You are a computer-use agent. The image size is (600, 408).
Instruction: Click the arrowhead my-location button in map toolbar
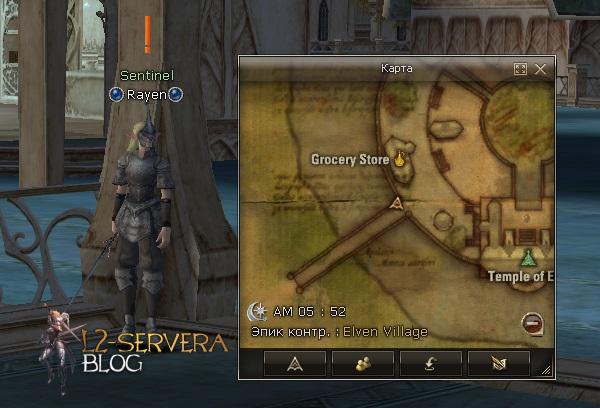(294, 363)
